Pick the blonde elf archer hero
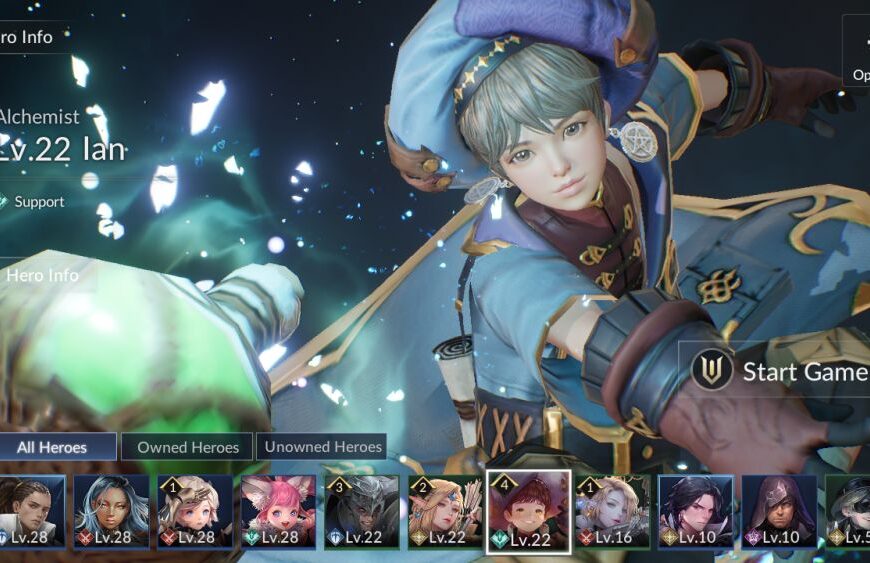This screenshot has width=870, height=563. tap(445, 511)
